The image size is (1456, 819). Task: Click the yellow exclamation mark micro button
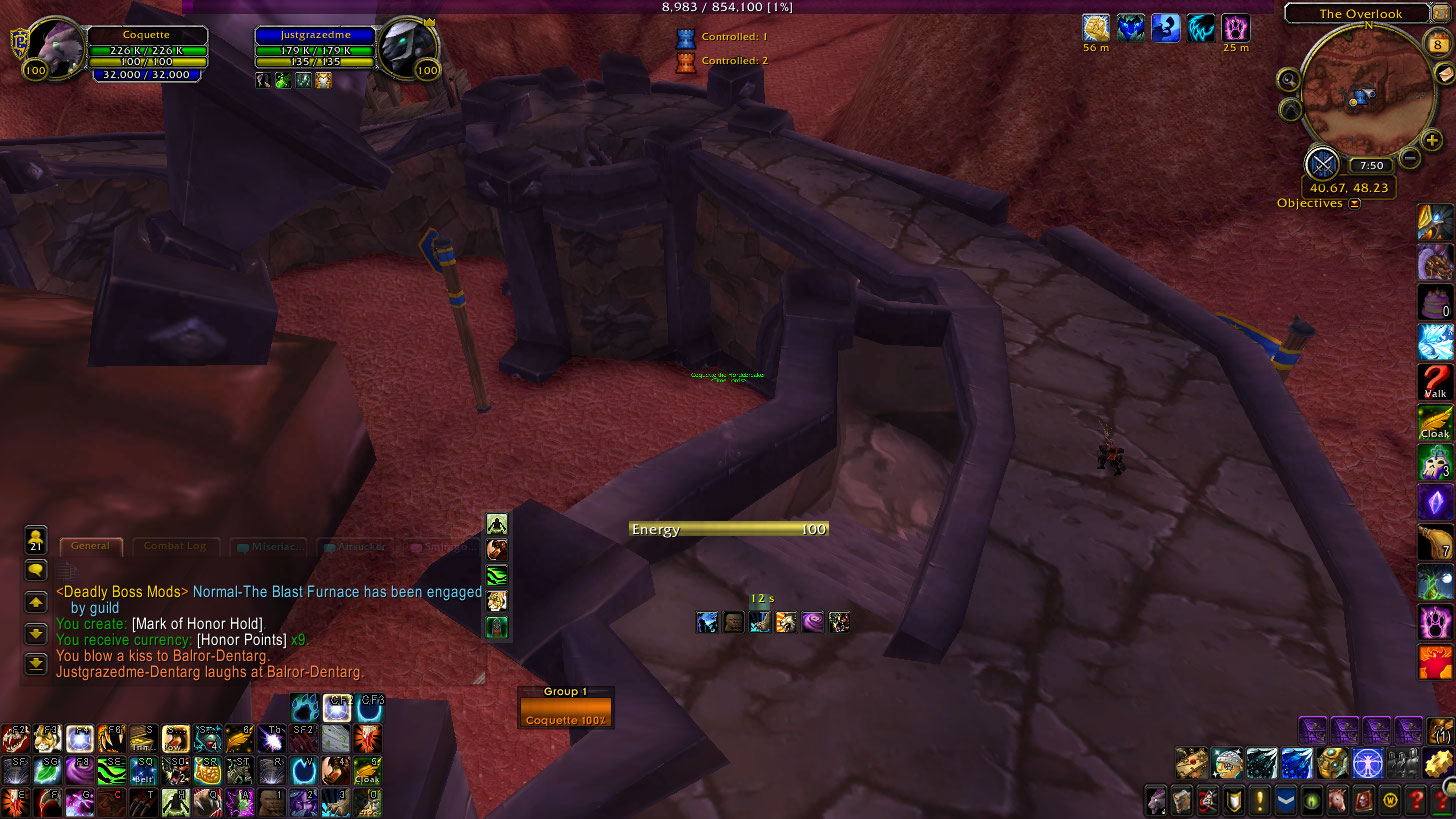point(1259,800)
